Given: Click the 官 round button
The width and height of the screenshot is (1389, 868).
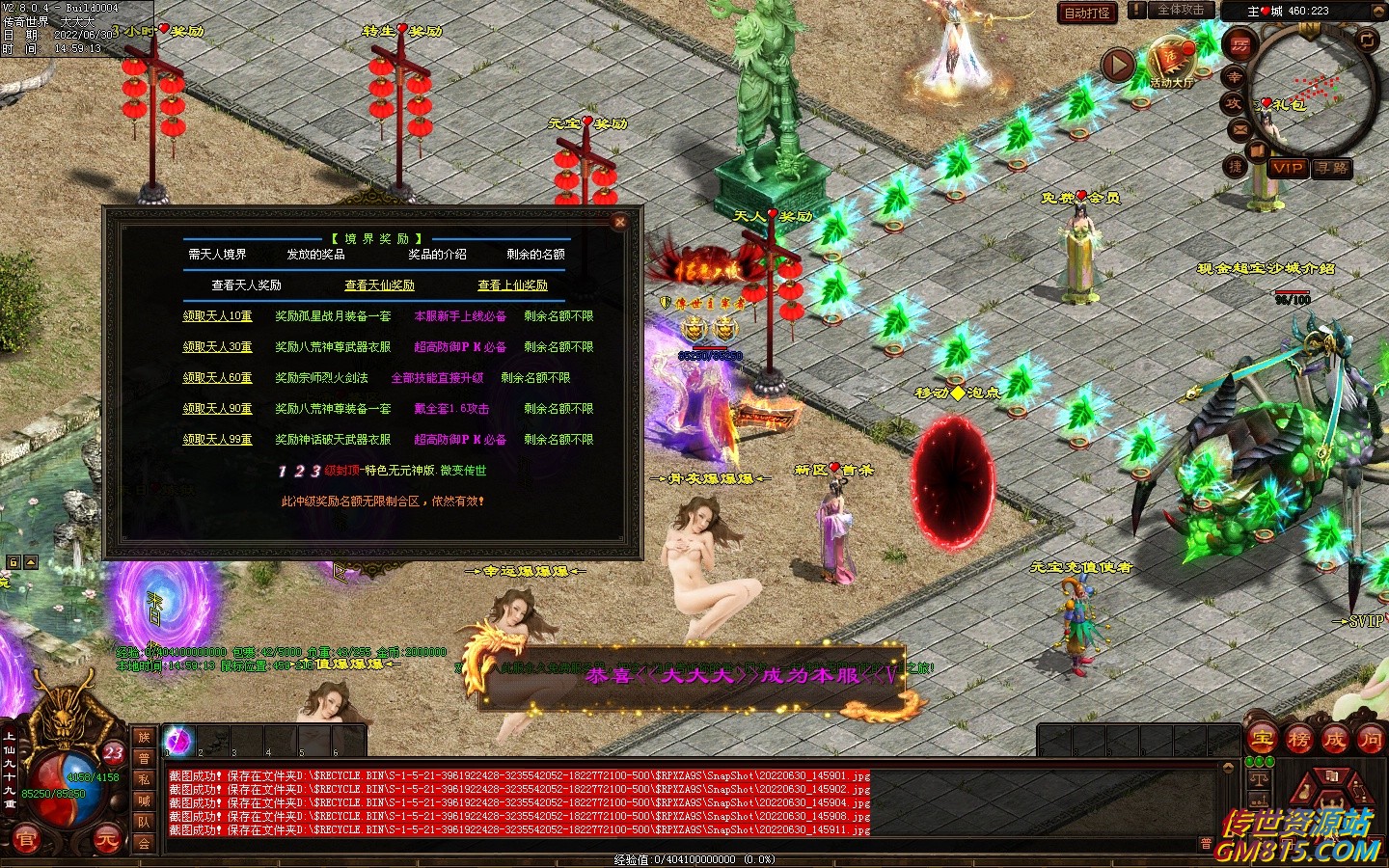Looking at the screenshot, I should point(26,839).
